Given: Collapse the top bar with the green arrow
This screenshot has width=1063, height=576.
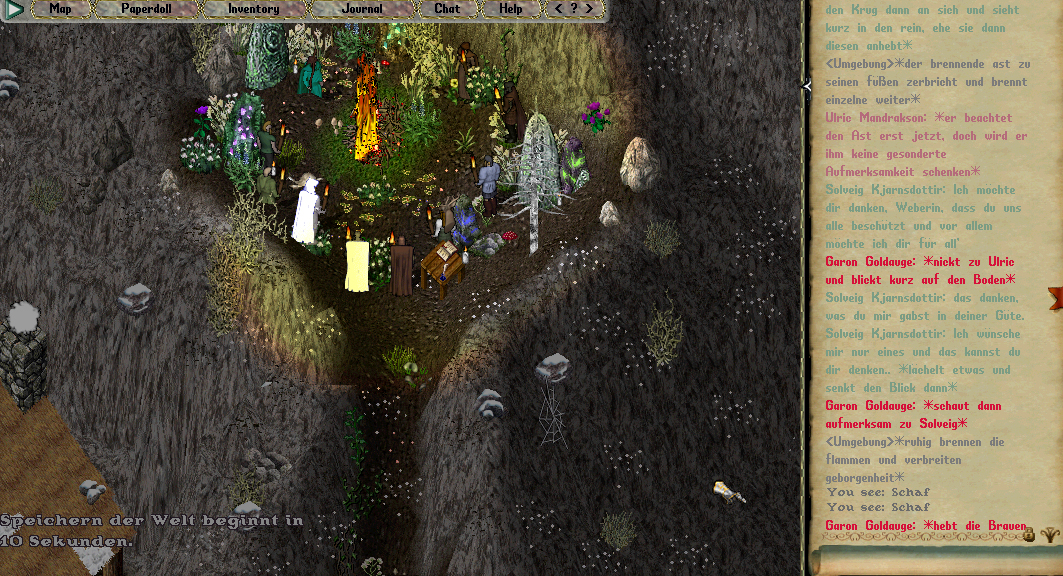Looking at the screenshot, I should click(x=14, y=10).
